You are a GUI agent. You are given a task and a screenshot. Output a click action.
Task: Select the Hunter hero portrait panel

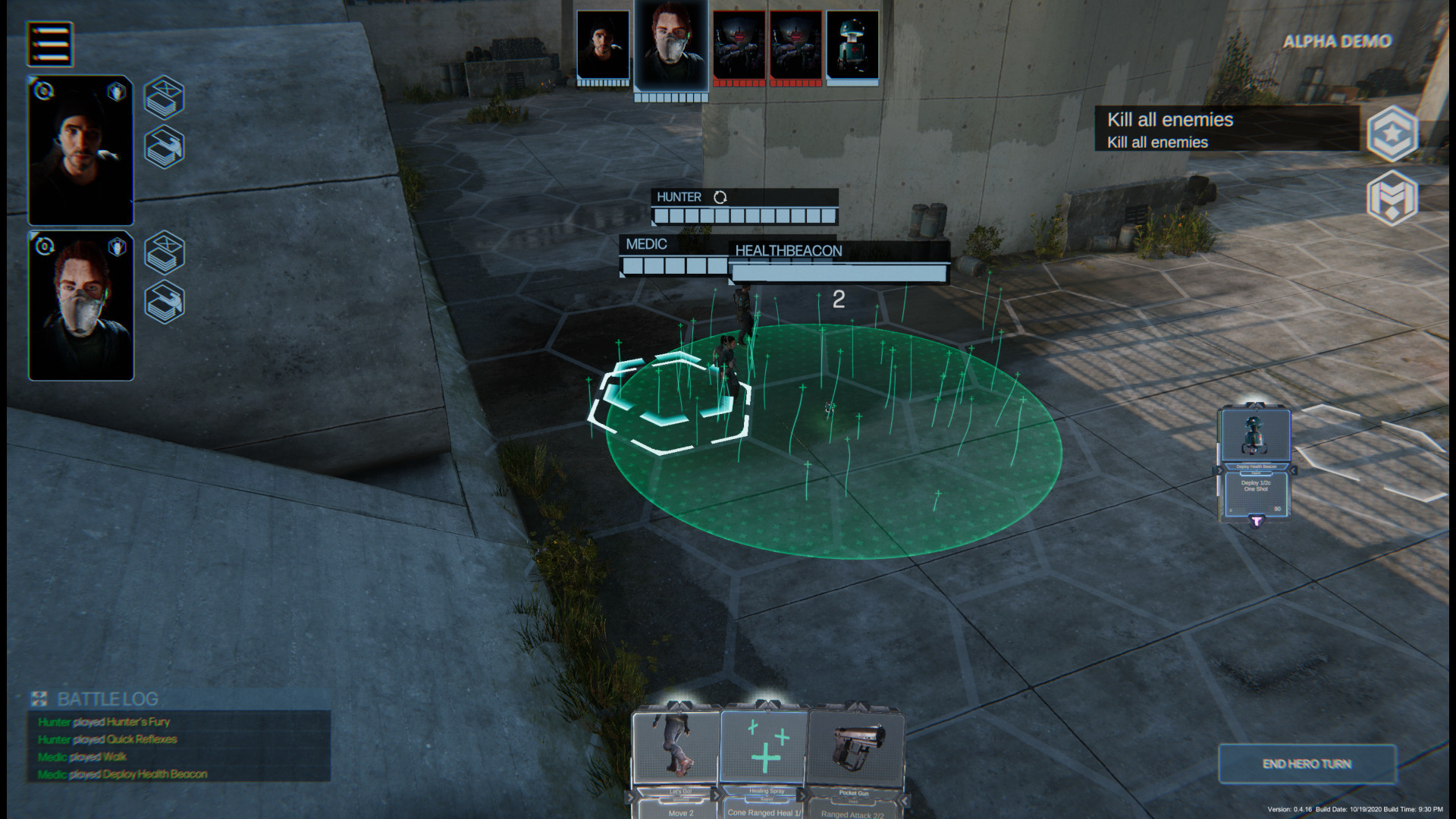click(x=80, y=150)
